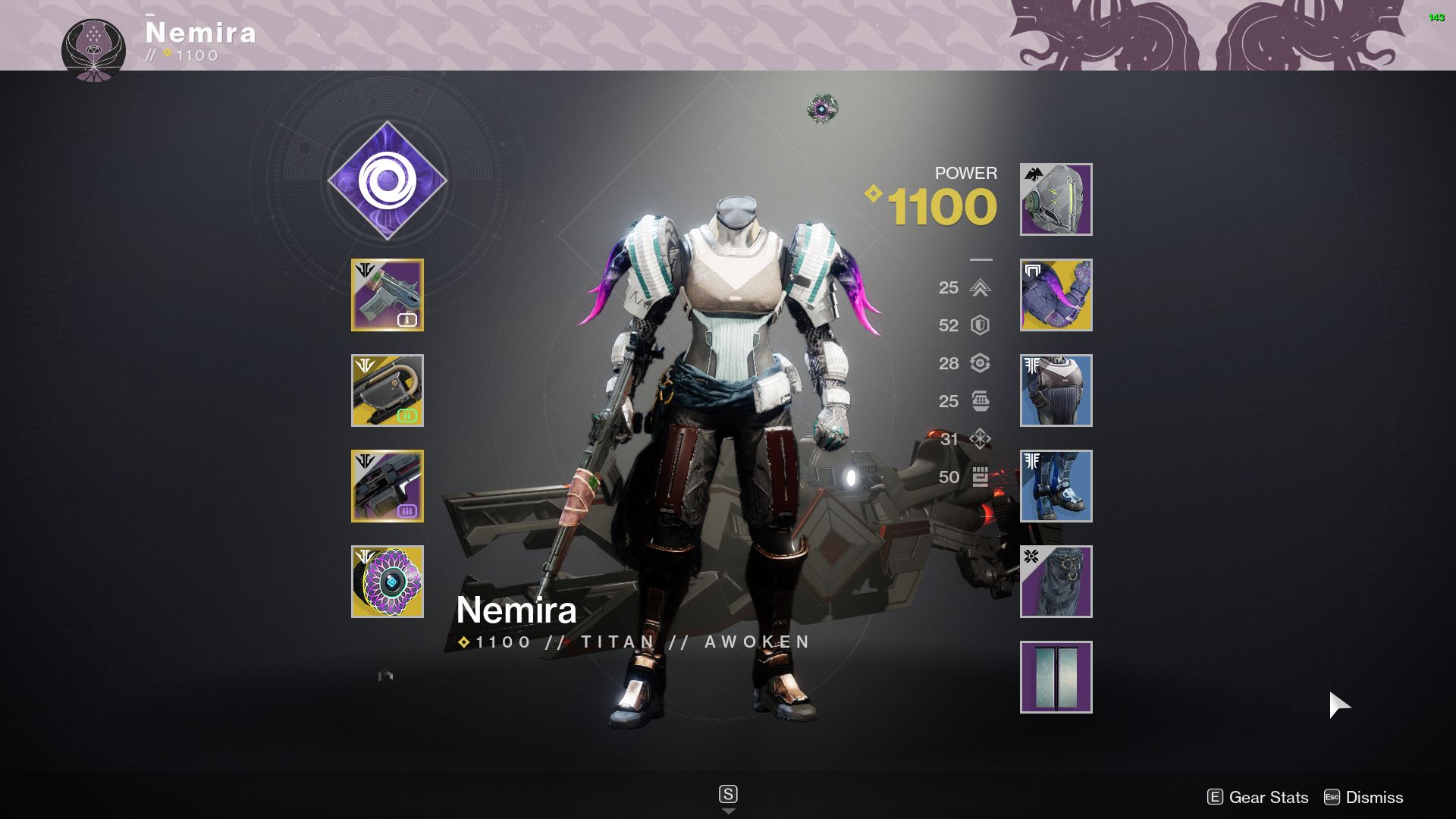
Task: Click Dismiss to close the screen
Action: (x=1374, y=798)
